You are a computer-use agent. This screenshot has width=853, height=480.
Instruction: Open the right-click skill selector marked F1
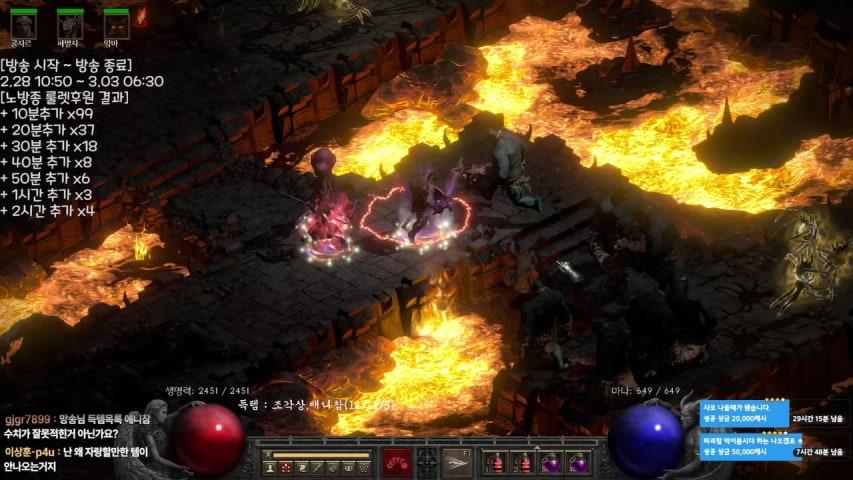click(x=456, y=461)
